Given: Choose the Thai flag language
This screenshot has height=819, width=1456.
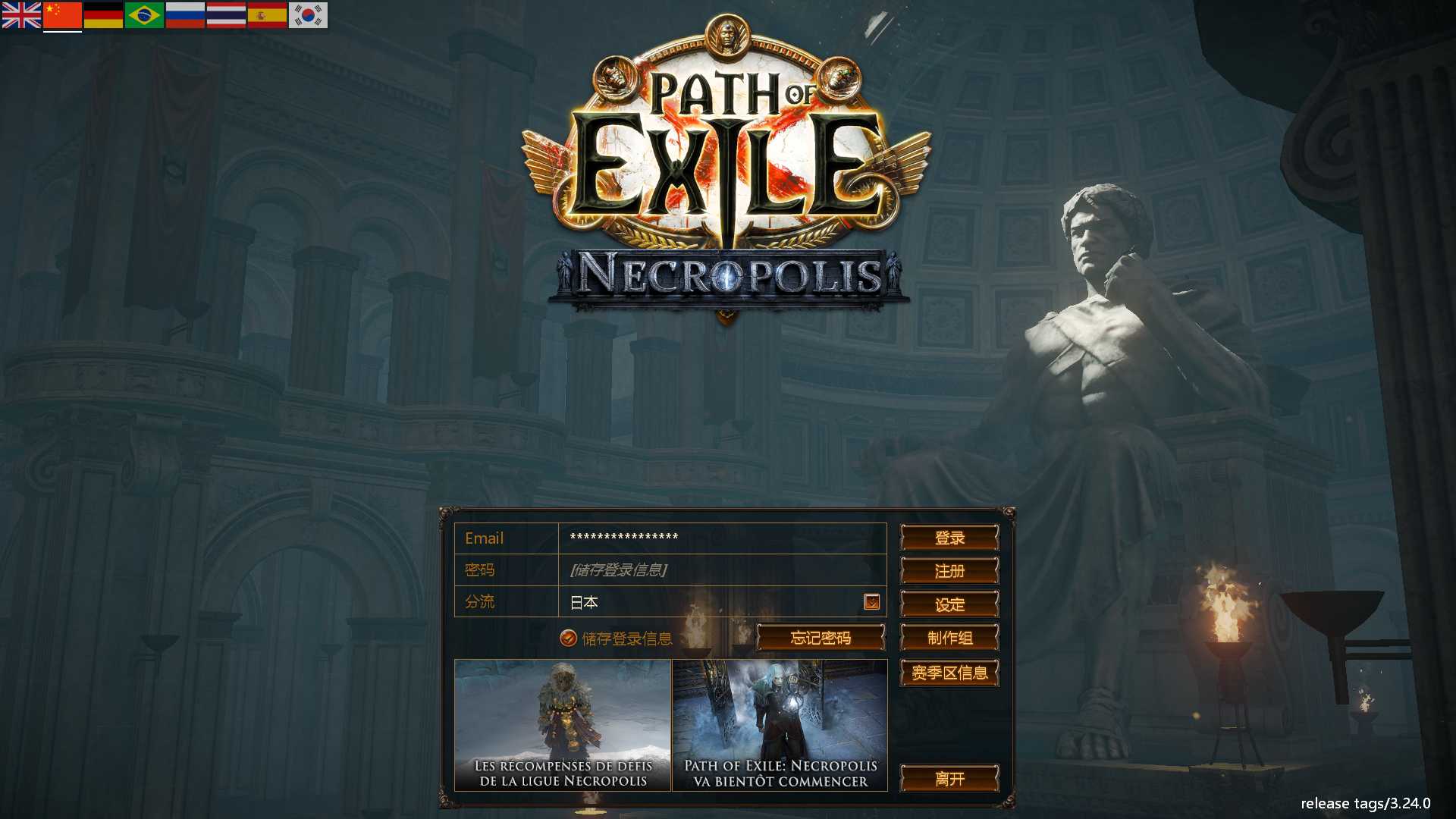Looking at the screenshot, I should tap(226, 14).
